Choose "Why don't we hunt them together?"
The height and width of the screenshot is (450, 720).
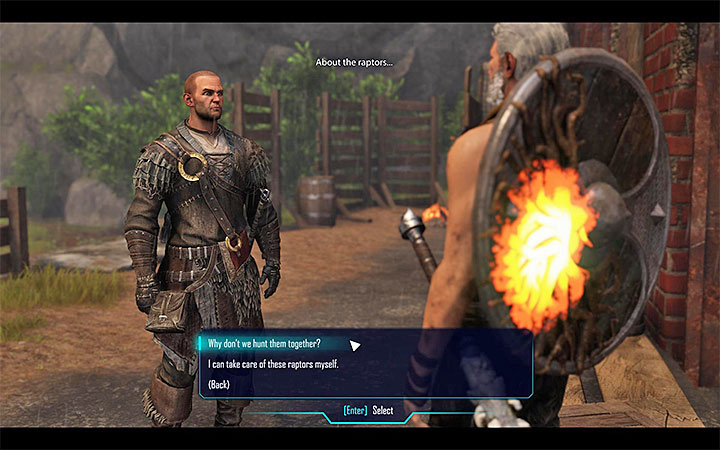[x=263, y=343]
